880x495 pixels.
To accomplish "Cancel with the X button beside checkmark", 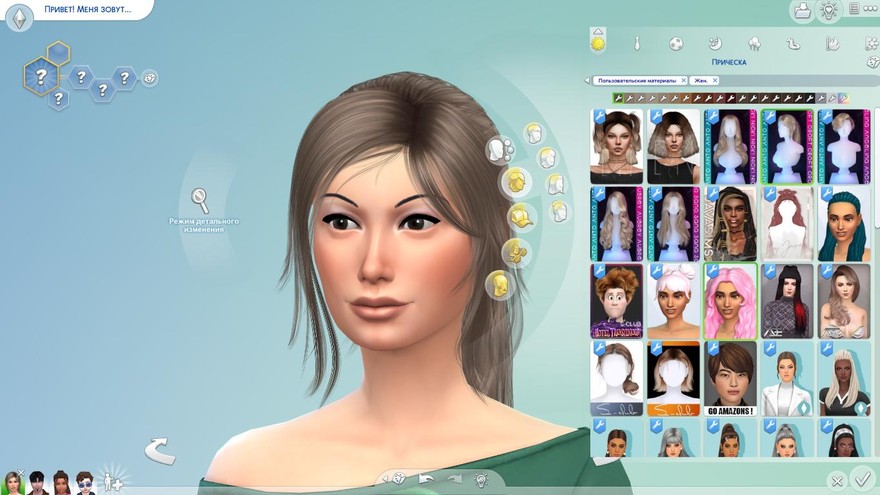I will [837, 480].
